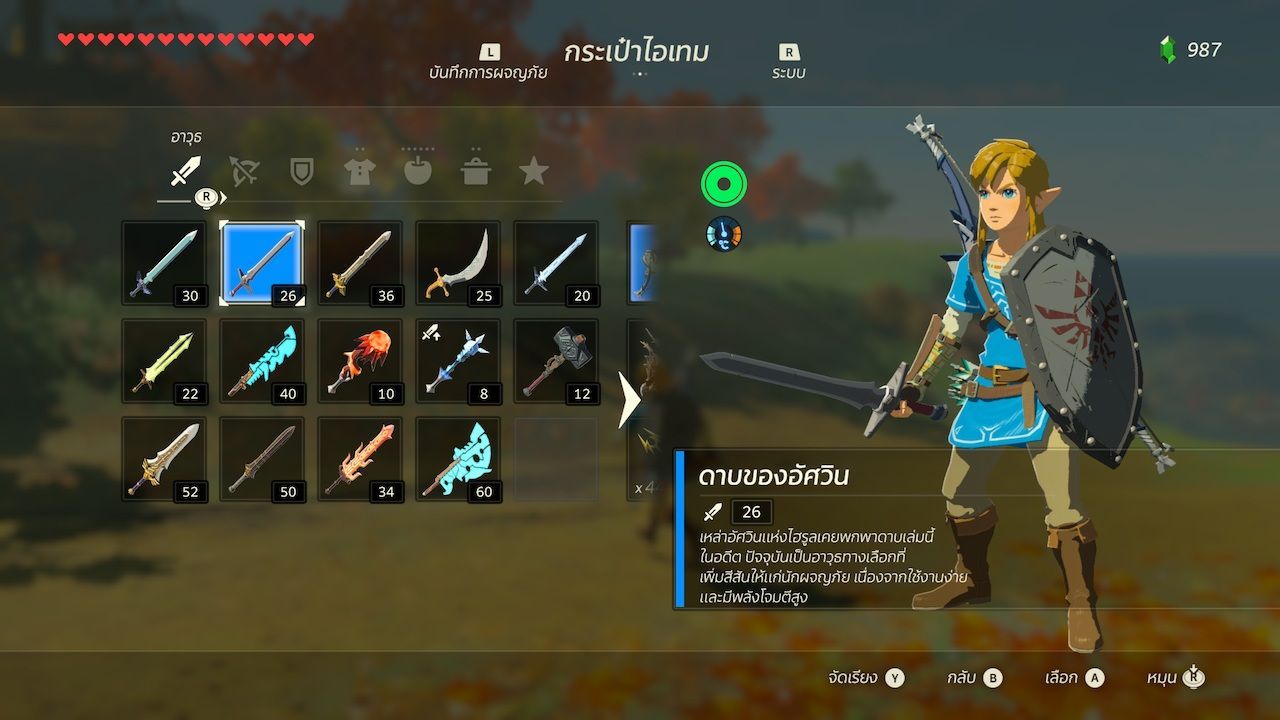Select the key items star category icon
This screenshot has height=720, width=1280.
tap(533, 170)
